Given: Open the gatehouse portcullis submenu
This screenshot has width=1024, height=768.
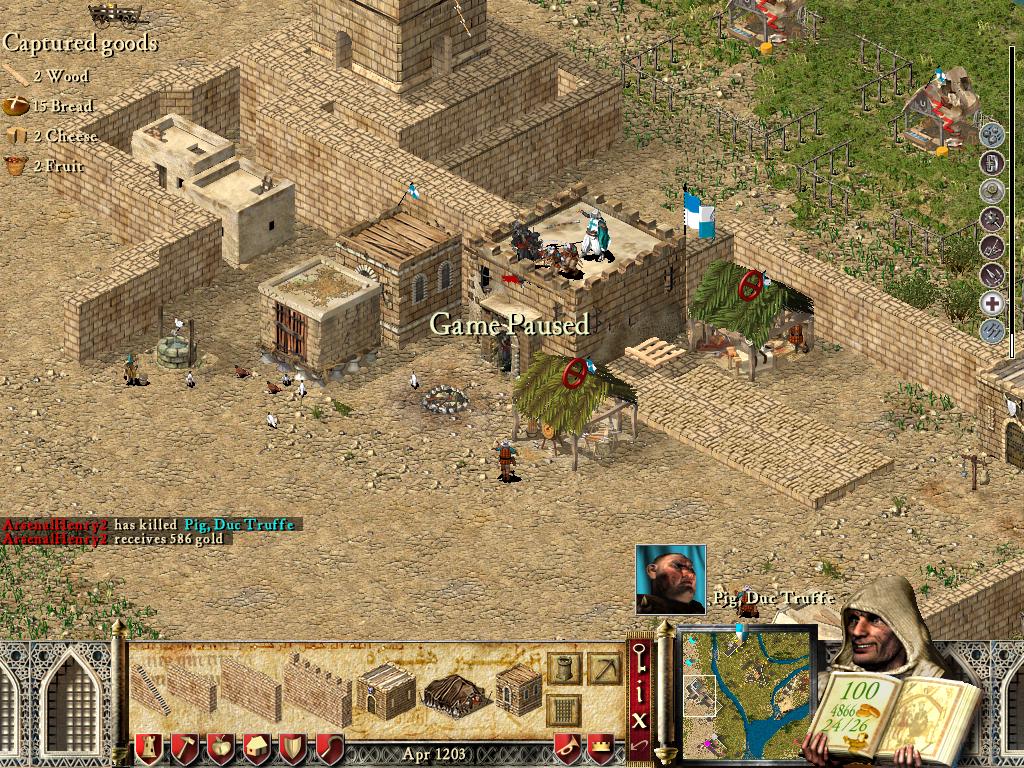Looking at the screenshot, I should pos(564,708).
